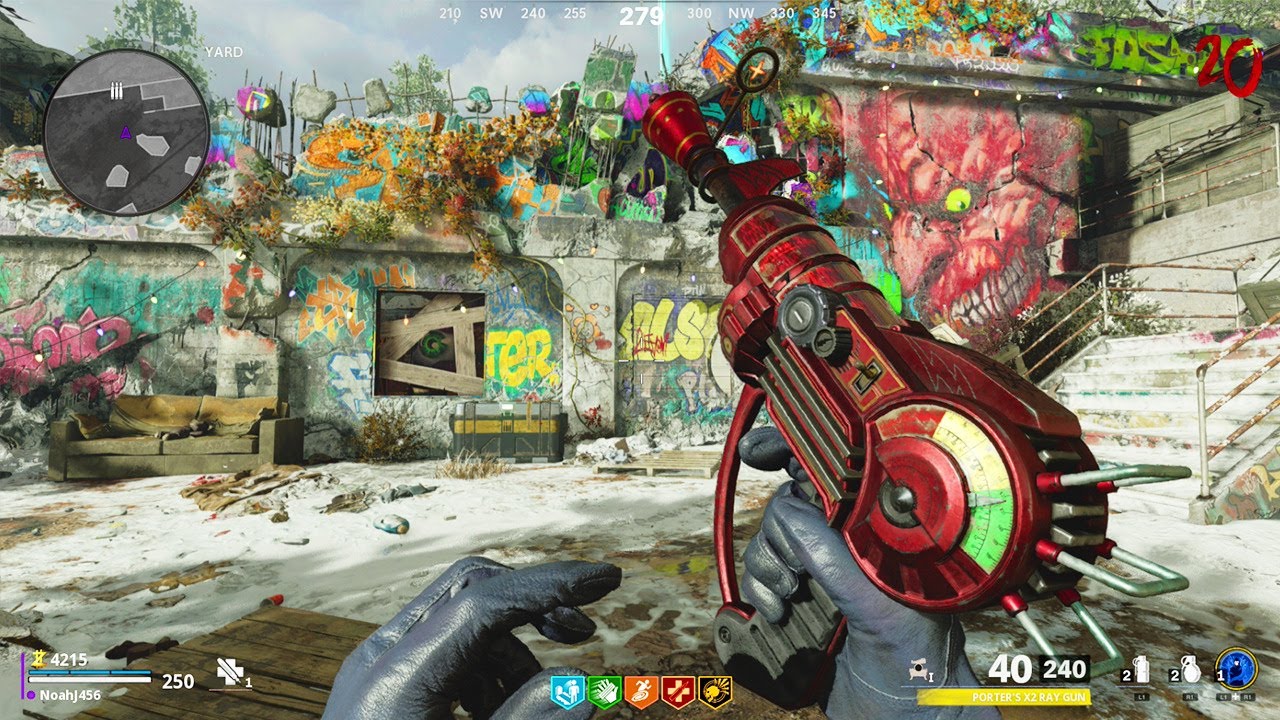Click the blue field upgrade icon
The width and height of the screenshot is (1280, 720).
point(1238,670)
